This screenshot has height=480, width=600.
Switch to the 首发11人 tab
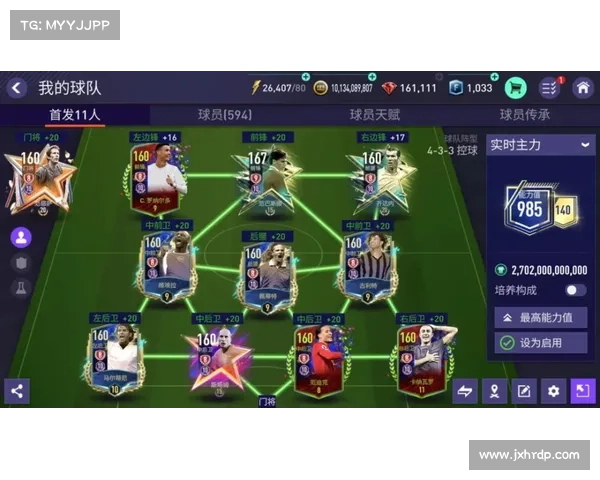75,115
